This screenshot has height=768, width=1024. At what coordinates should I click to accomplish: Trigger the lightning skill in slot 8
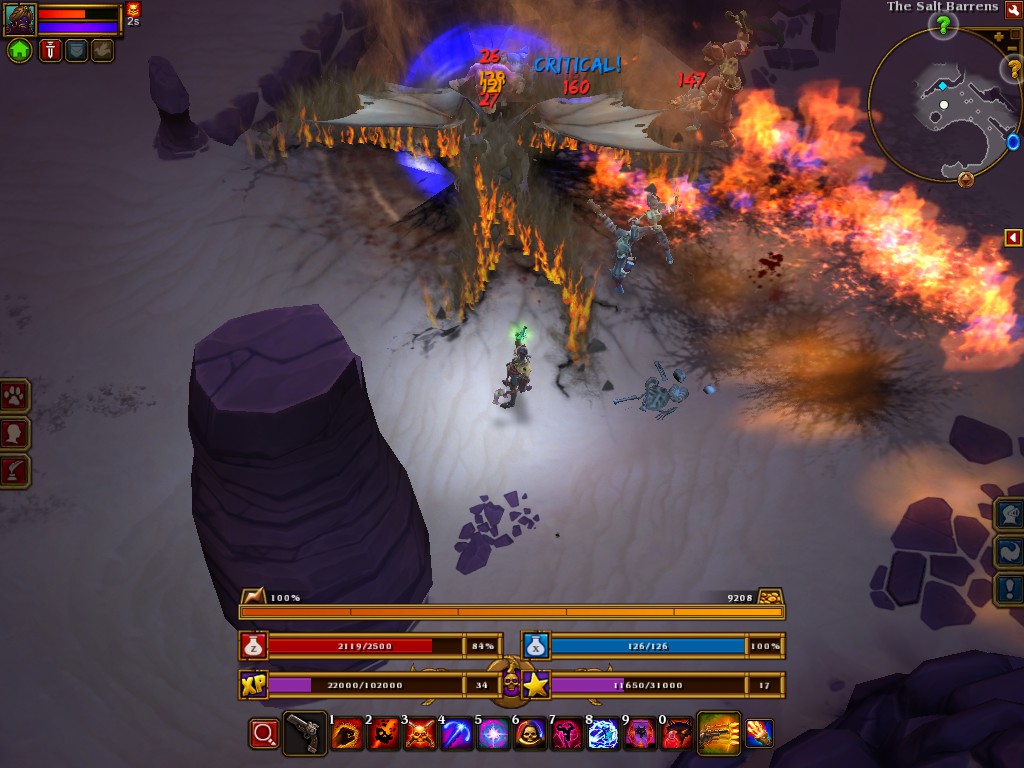[x=603, y=734]
